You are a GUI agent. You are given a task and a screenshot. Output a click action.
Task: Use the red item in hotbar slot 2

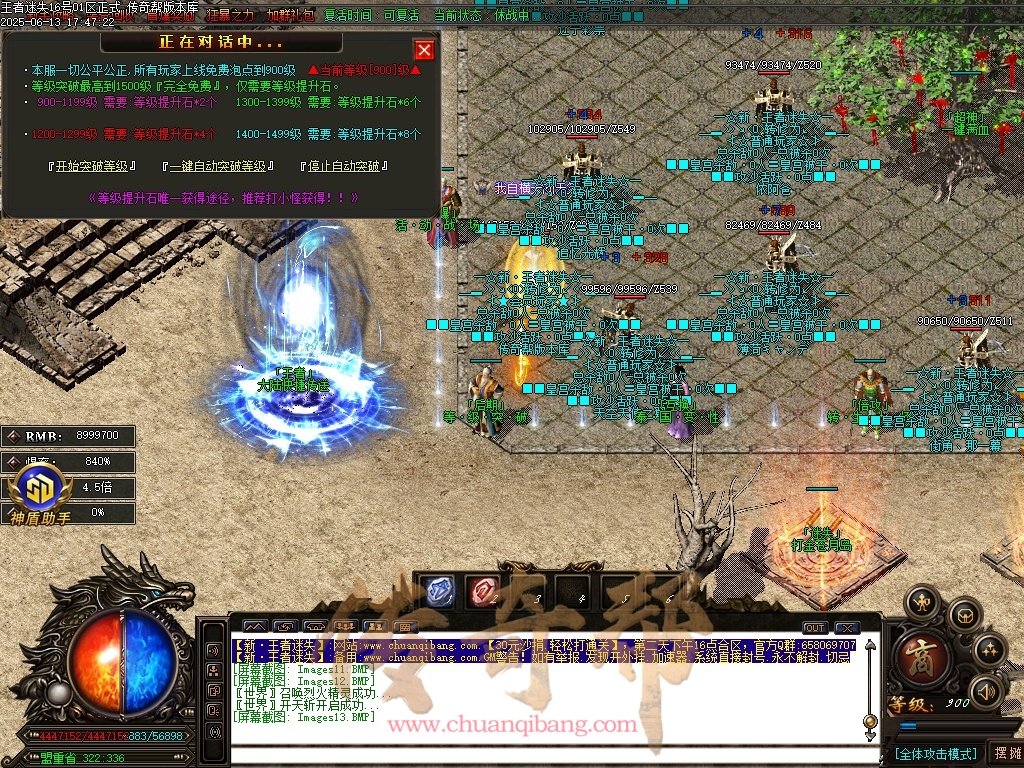[484, 591]
